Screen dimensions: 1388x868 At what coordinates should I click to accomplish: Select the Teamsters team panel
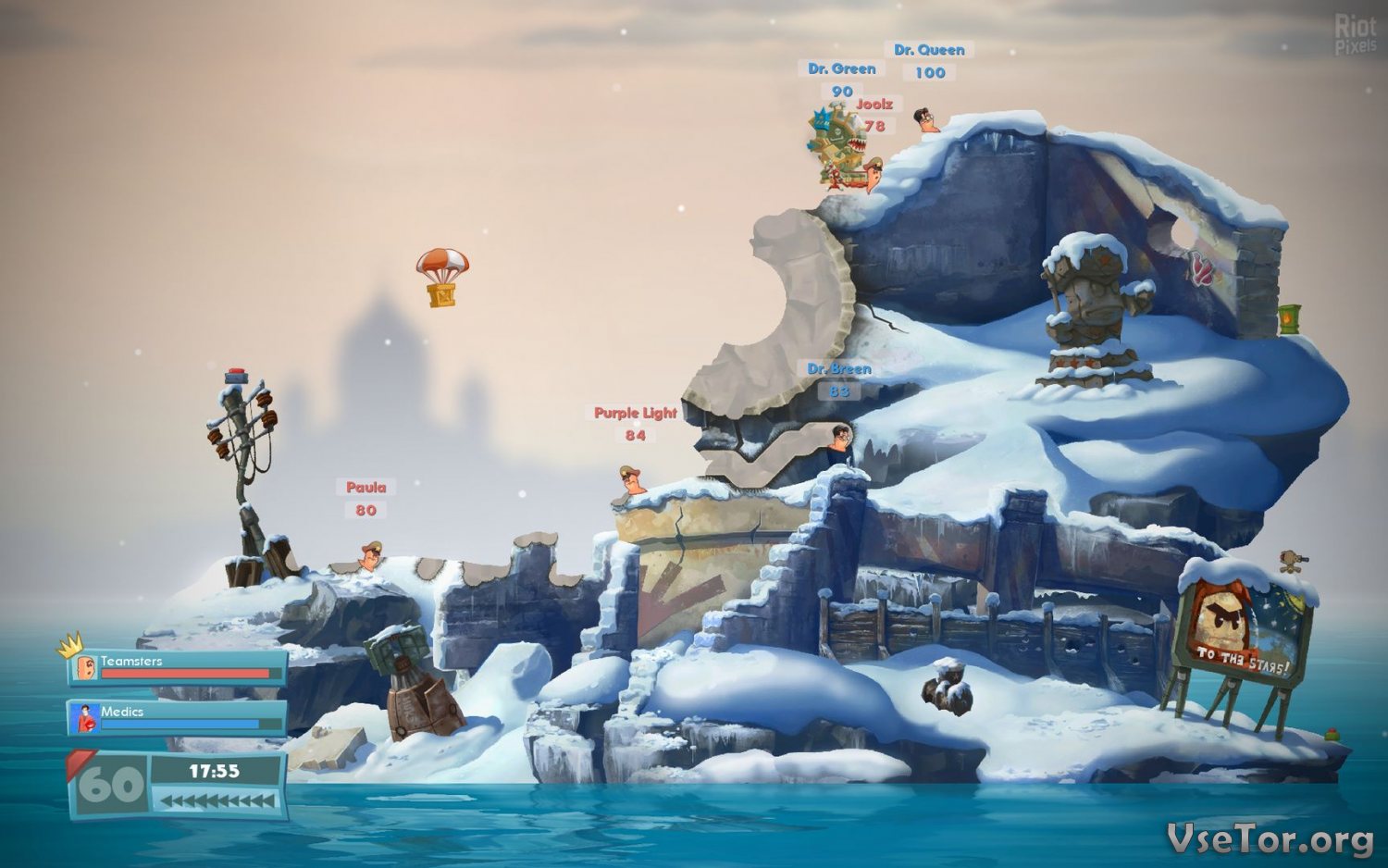click(177, 667)
